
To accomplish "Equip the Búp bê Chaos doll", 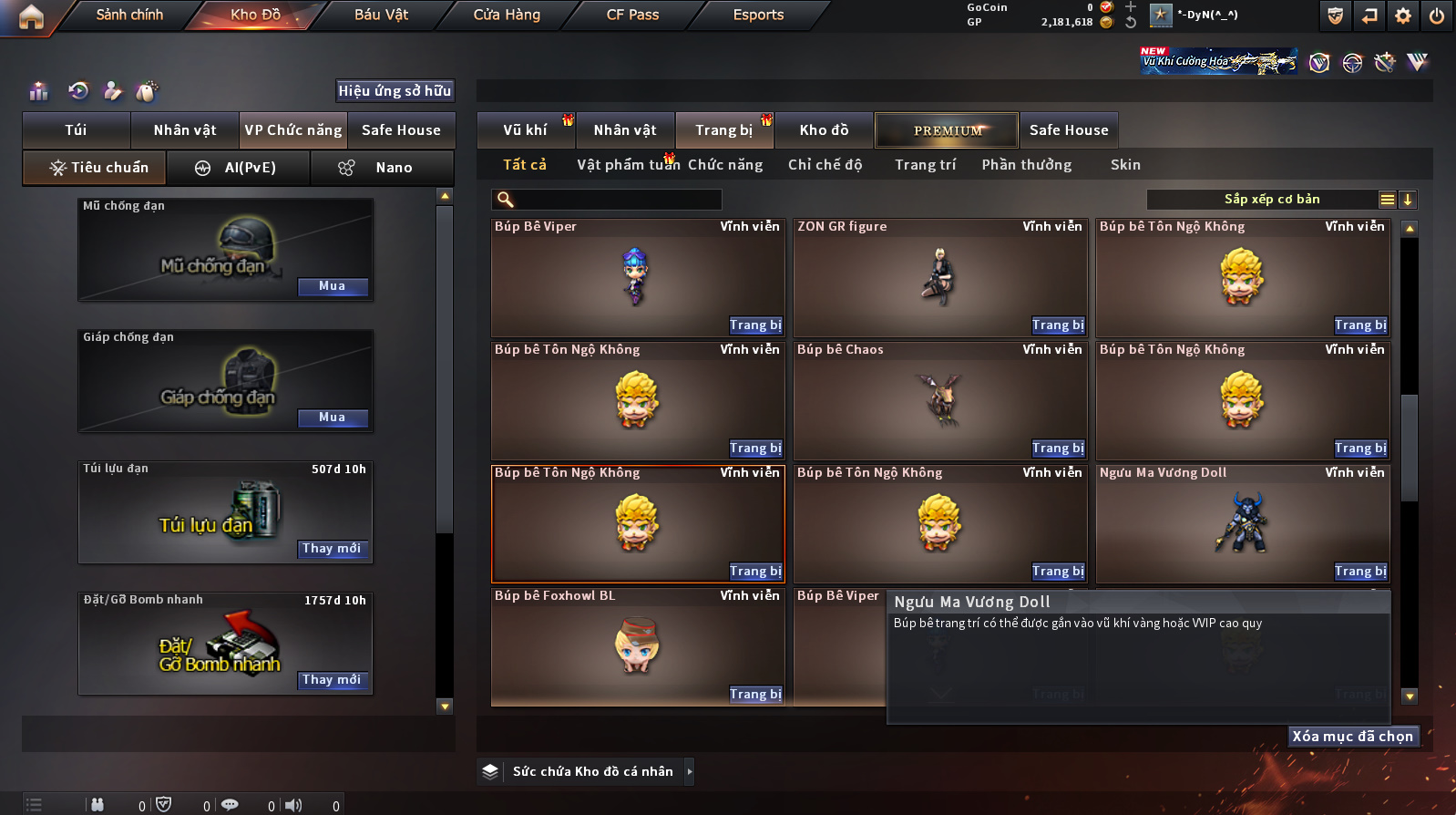I will coord(1058,449).
